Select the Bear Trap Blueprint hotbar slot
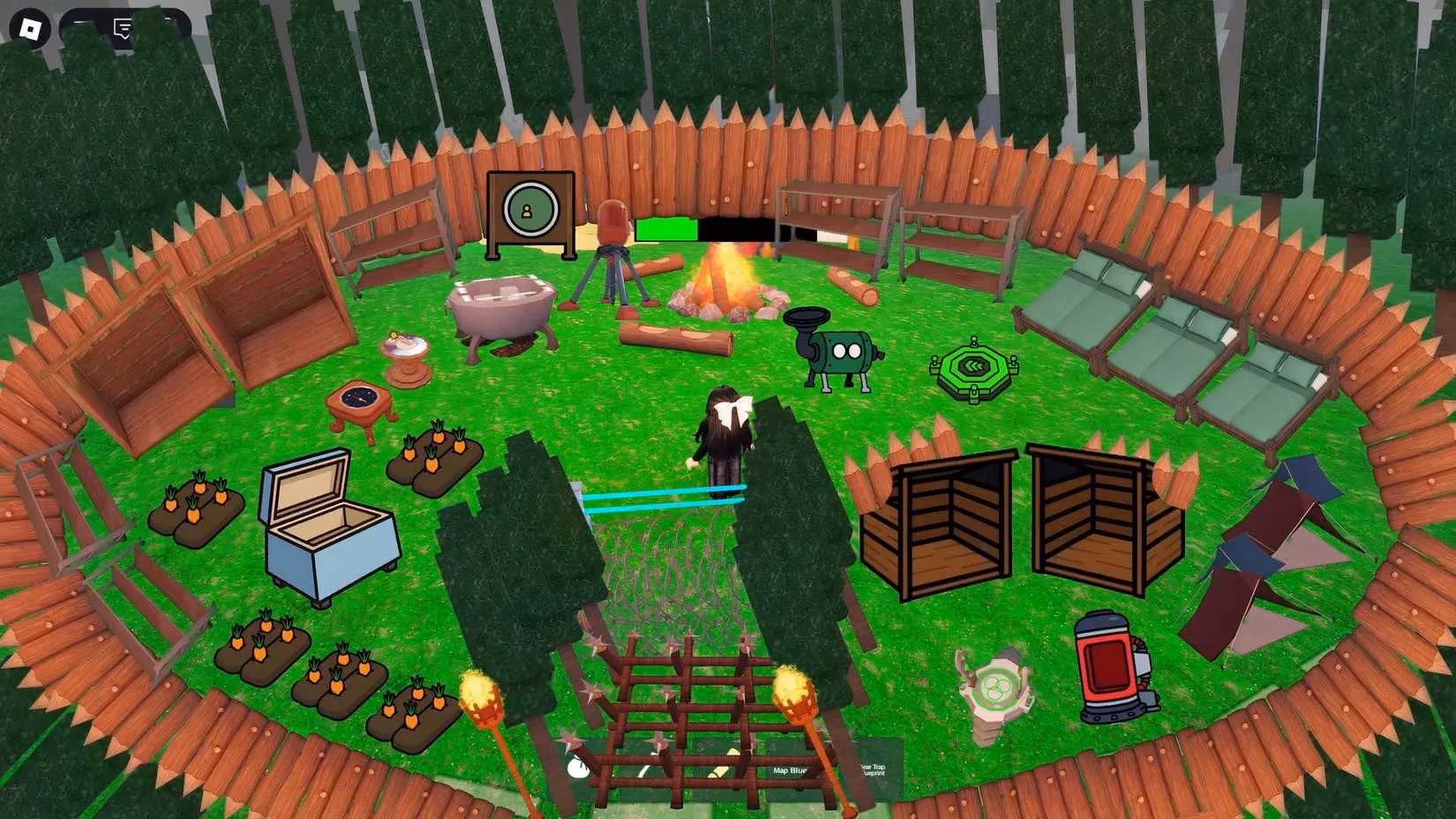The height and width of the screenshot is (819, 1456). pos(874,768)
